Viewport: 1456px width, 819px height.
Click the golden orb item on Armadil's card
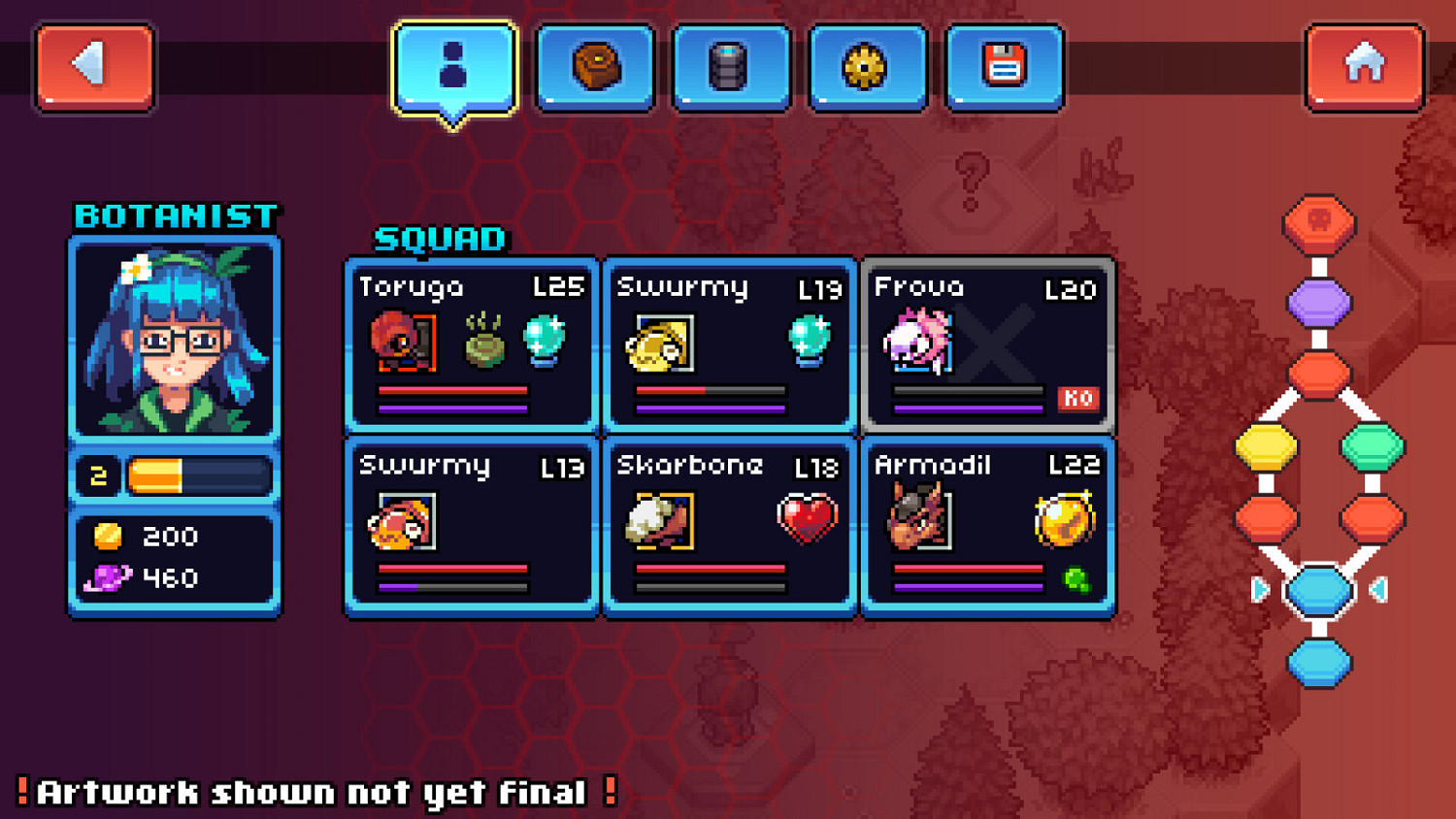pos(1063,519)
